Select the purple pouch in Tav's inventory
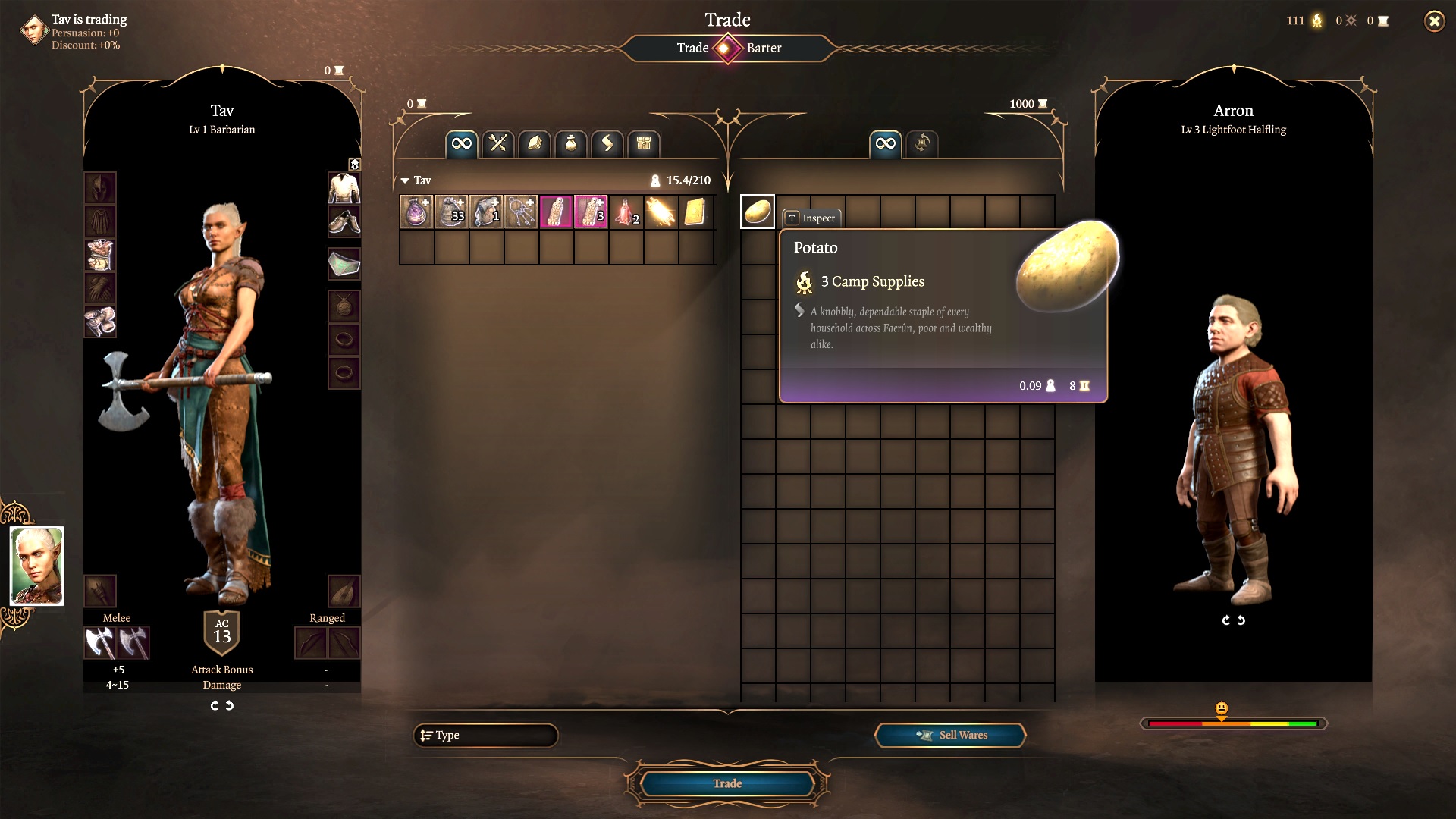The width and height of the screenshot is (1456, 819). [x=416, y=212]
